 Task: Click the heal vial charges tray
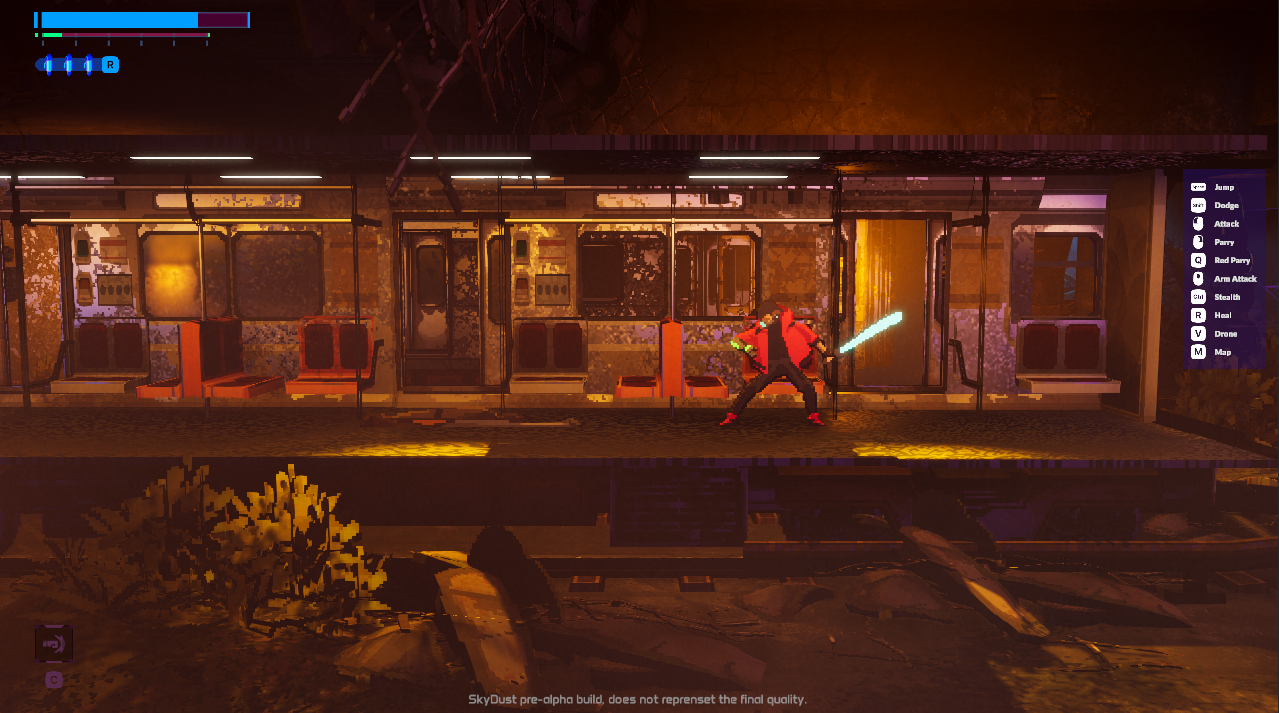pyautogui.click(x=68, y=65)
